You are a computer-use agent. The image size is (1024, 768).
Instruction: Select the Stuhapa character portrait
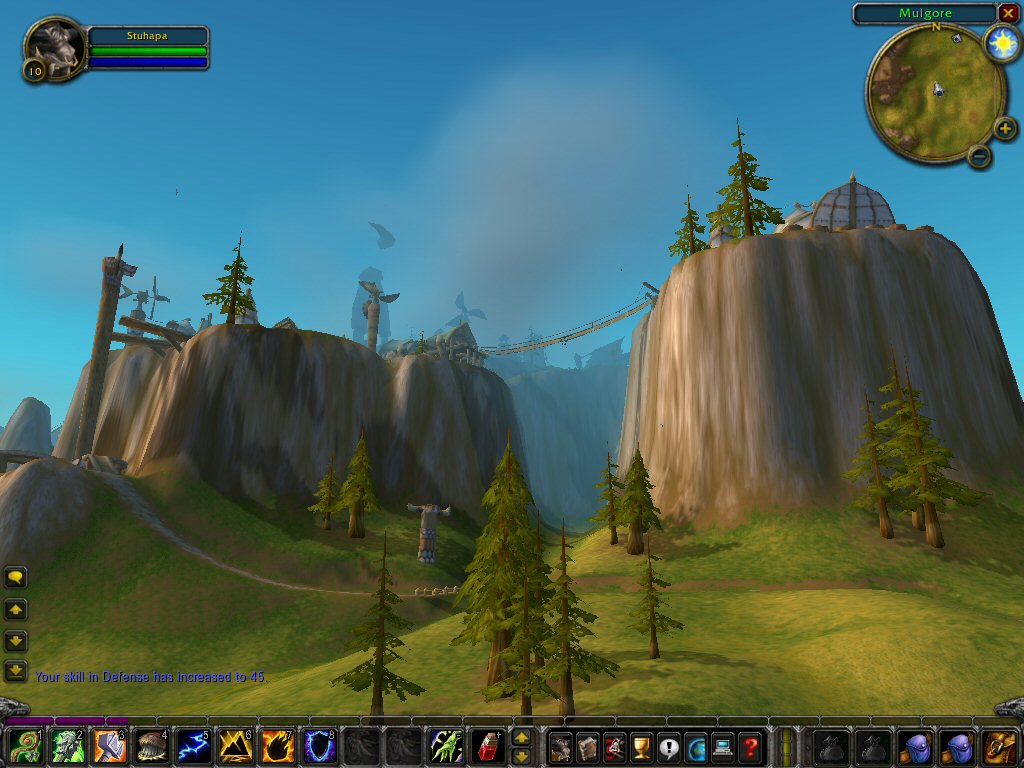tap(54, 46)
